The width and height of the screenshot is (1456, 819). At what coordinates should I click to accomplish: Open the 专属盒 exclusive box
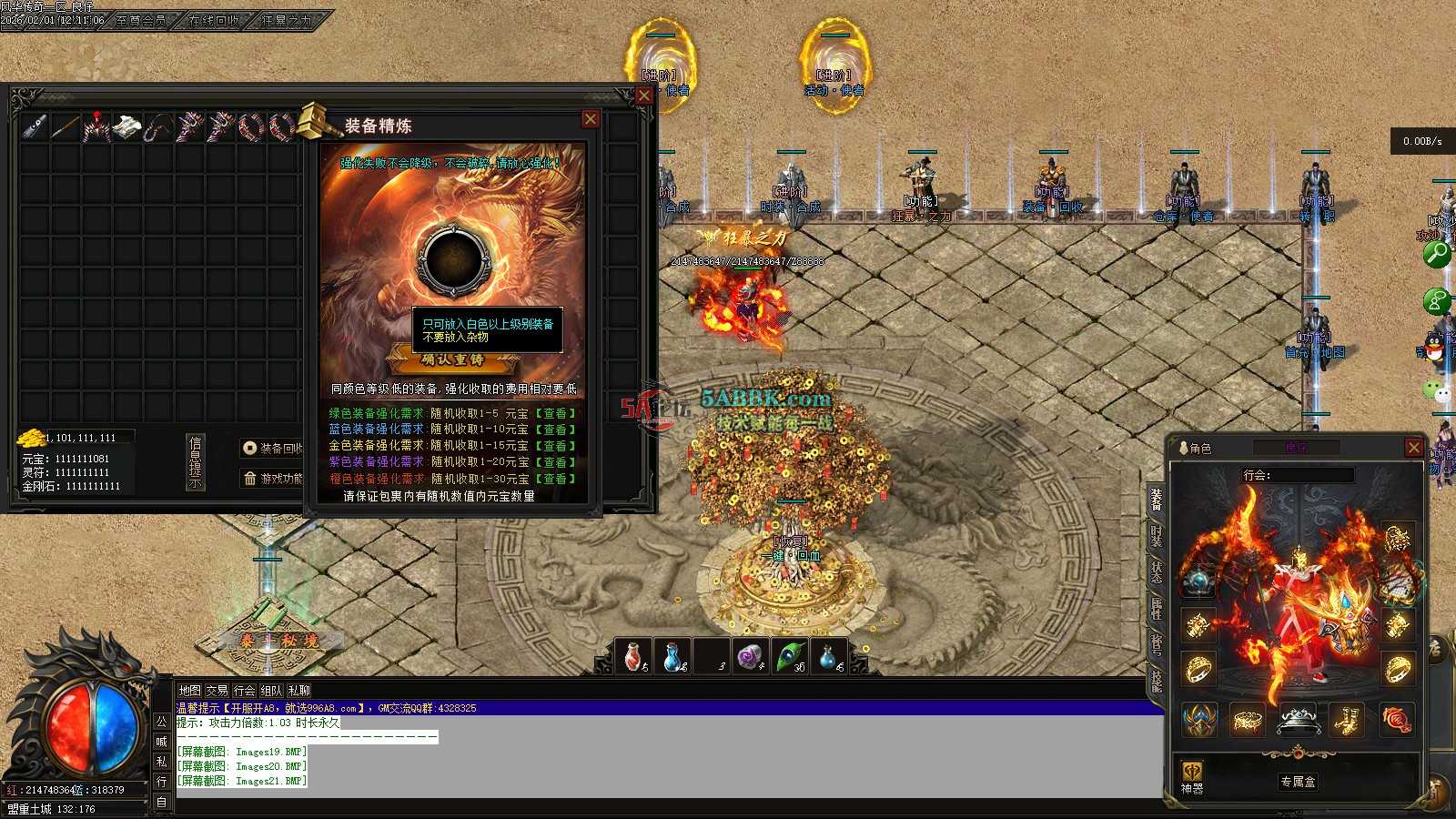click(1298, 782)
